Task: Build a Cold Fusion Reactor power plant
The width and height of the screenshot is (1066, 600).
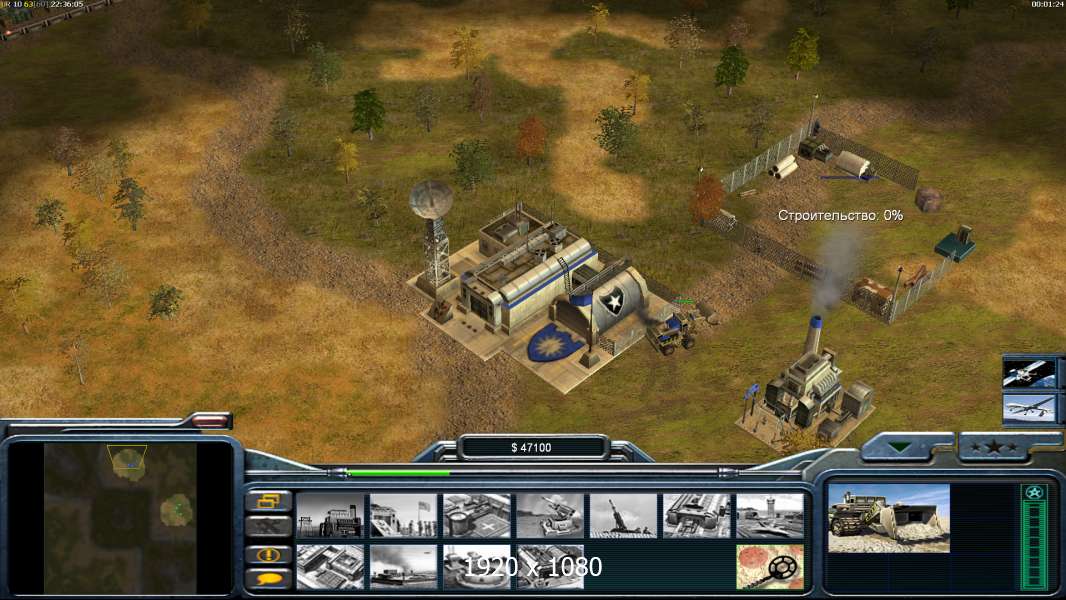Action: point(330,515)
